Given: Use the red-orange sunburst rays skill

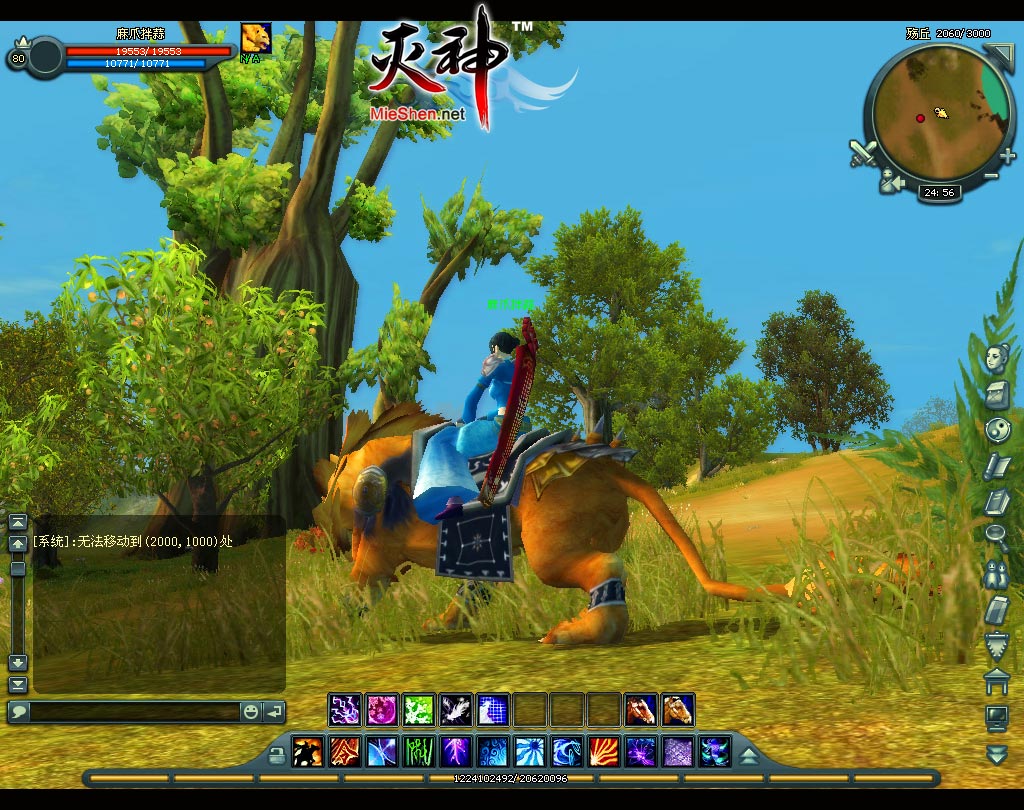Looking at the screenshot, I should click(604, 752).
